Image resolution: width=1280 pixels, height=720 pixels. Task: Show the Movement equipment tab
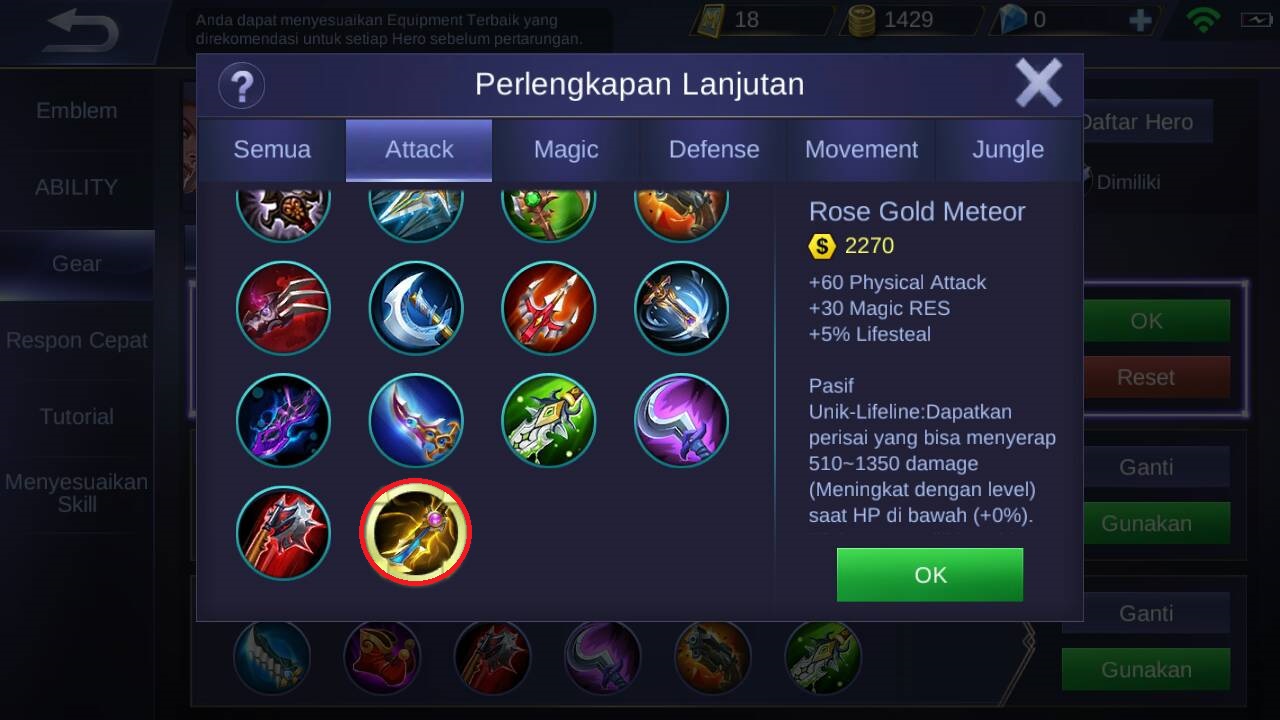tap(861, 150)
